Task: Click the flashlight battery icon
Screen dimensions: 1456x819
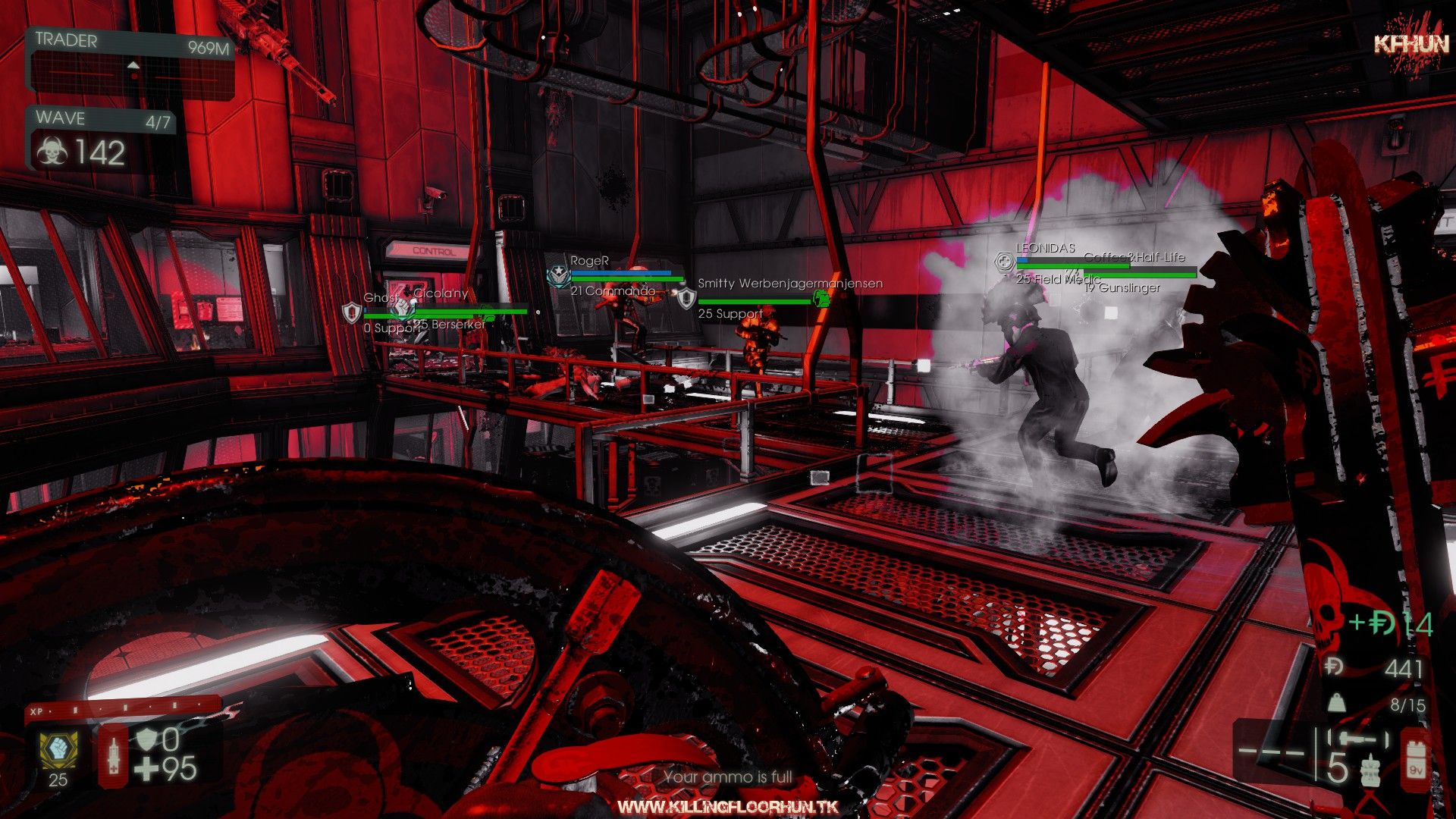Action: pos(1415,755)
